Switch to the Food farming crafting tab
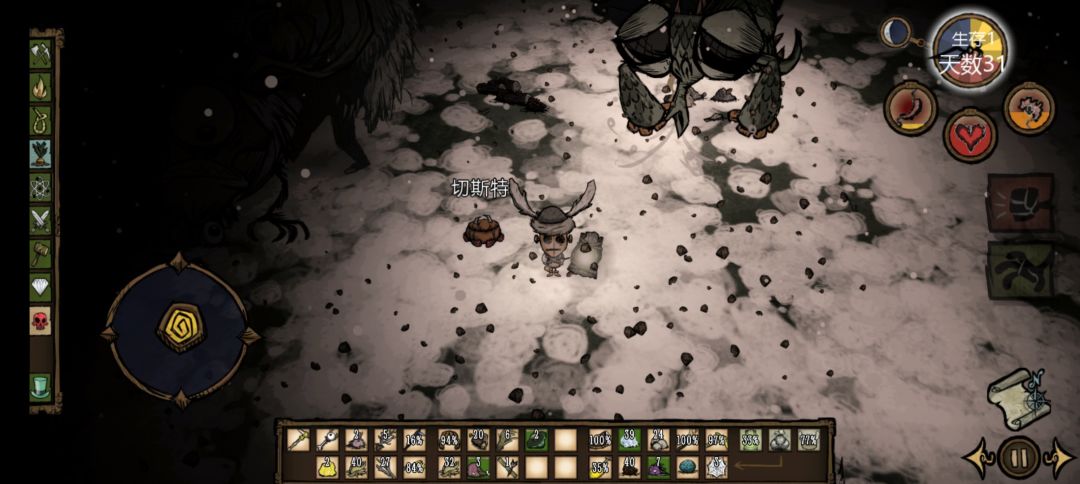Screen dimensions: 1080x484 (40, 153)
